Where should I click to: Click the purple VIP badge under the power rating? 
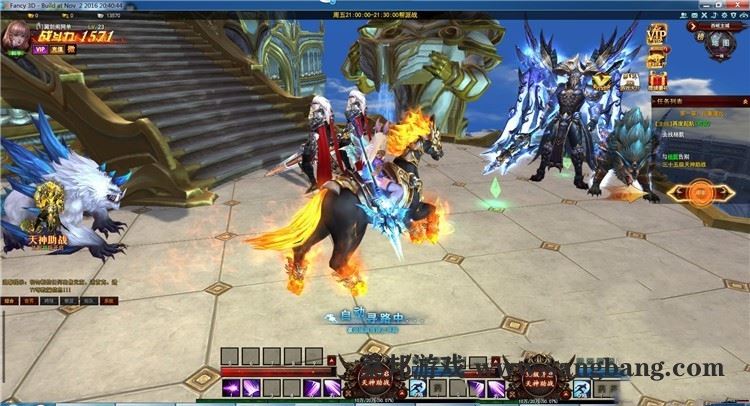(40, 48)
